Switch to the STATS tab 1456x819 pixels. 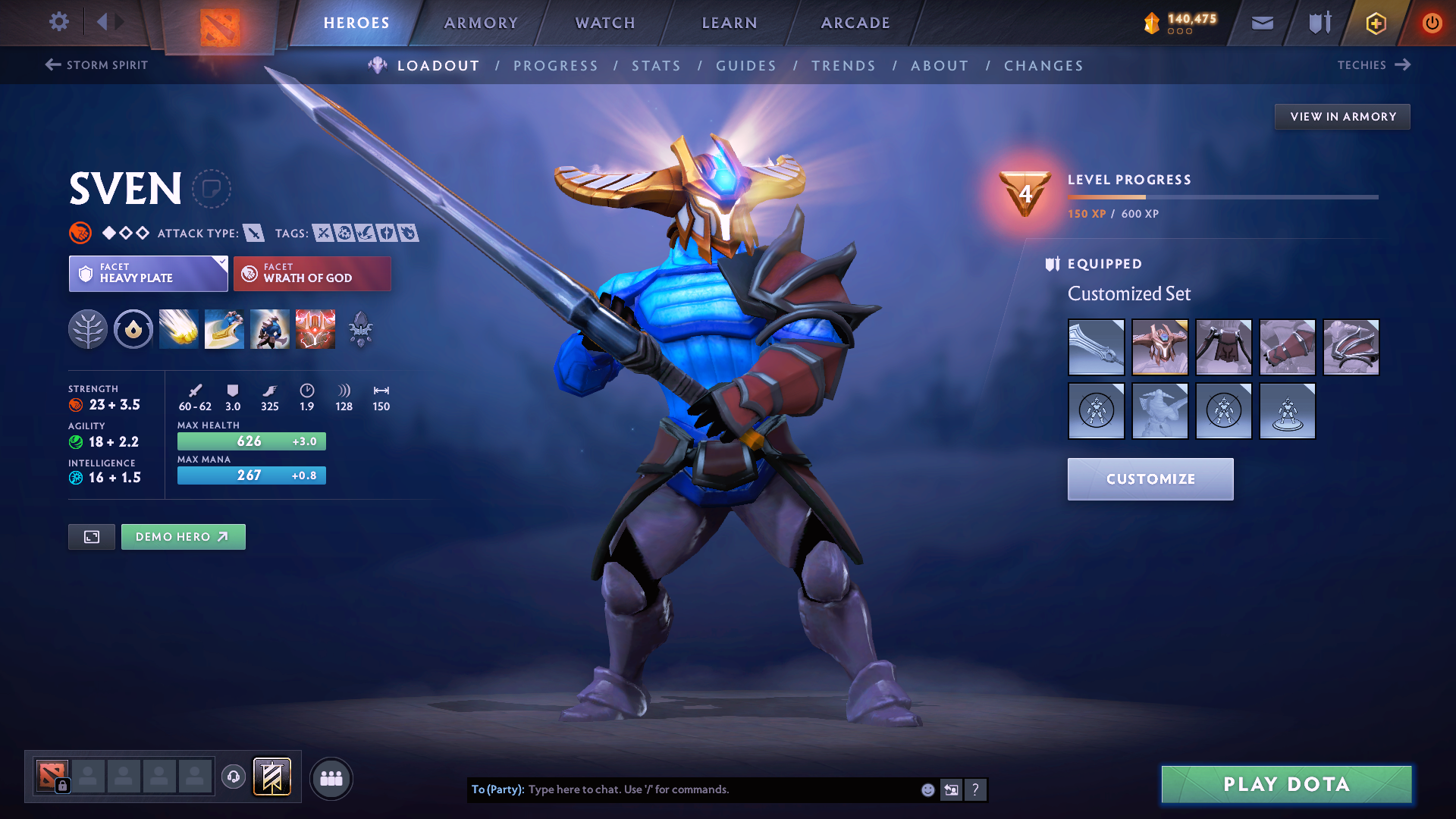pos(656,65)
